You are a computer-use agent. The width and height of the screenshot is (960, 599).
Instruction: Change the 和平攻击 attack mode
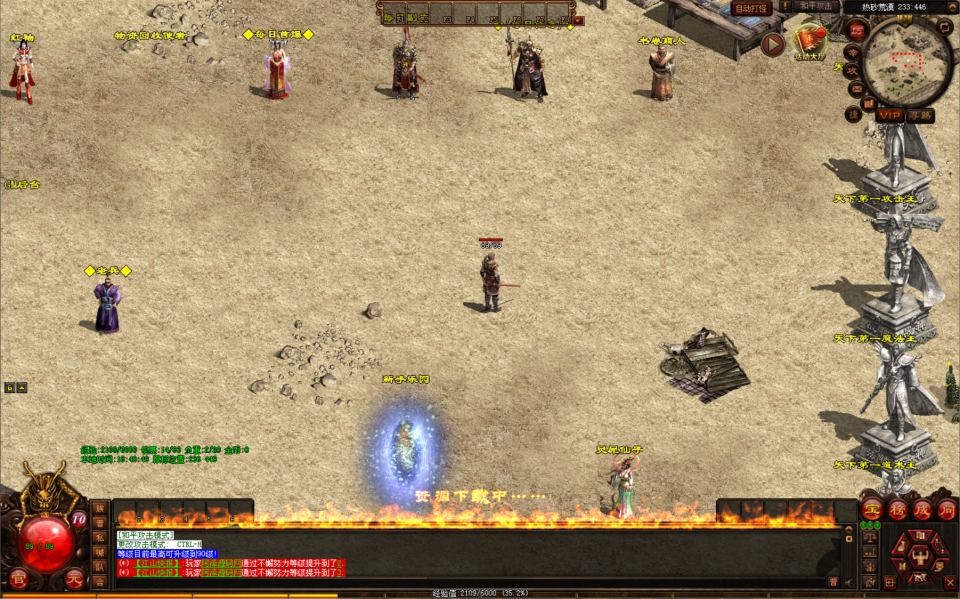pos(816,6)
